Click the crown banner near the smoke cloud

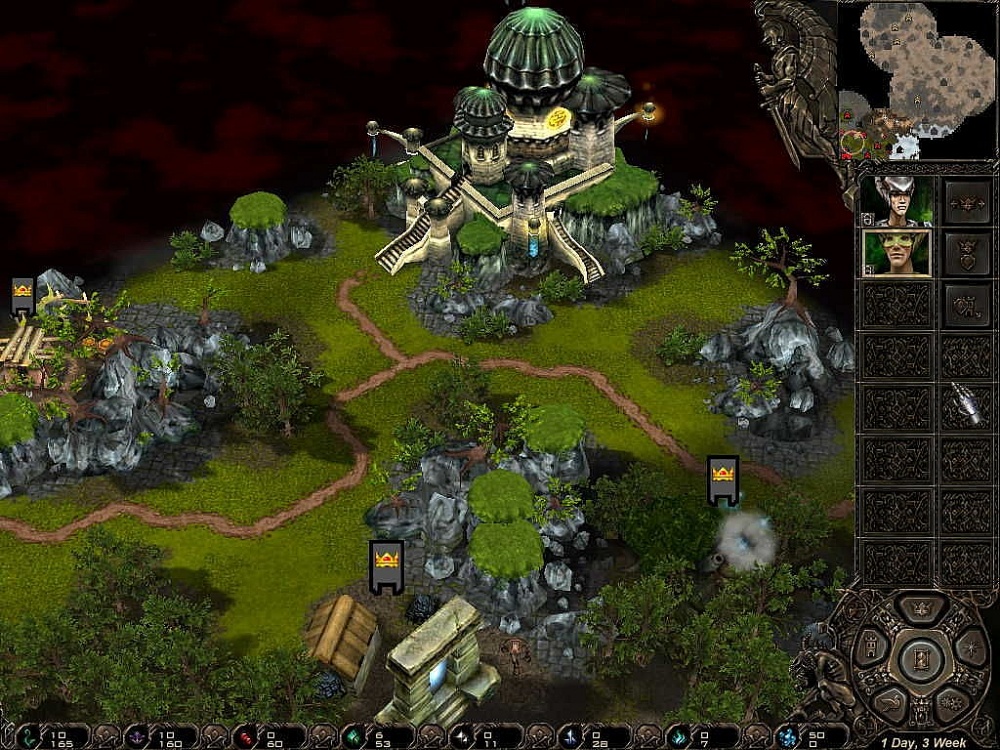tap(722, 481)
